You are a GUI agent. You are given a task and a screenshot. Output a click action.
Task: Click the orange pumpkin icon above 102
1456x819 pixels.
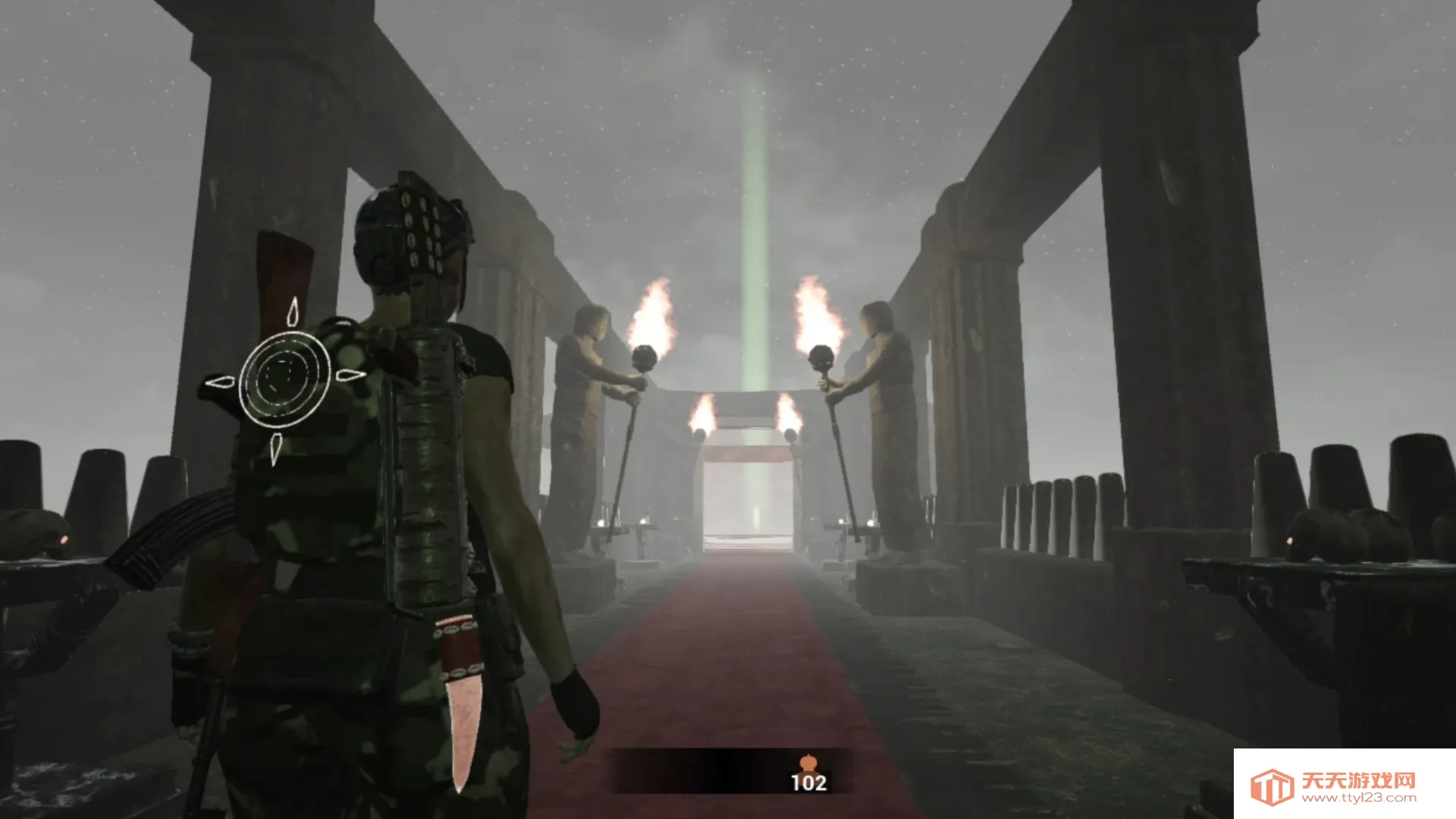[x=808, y=762]
